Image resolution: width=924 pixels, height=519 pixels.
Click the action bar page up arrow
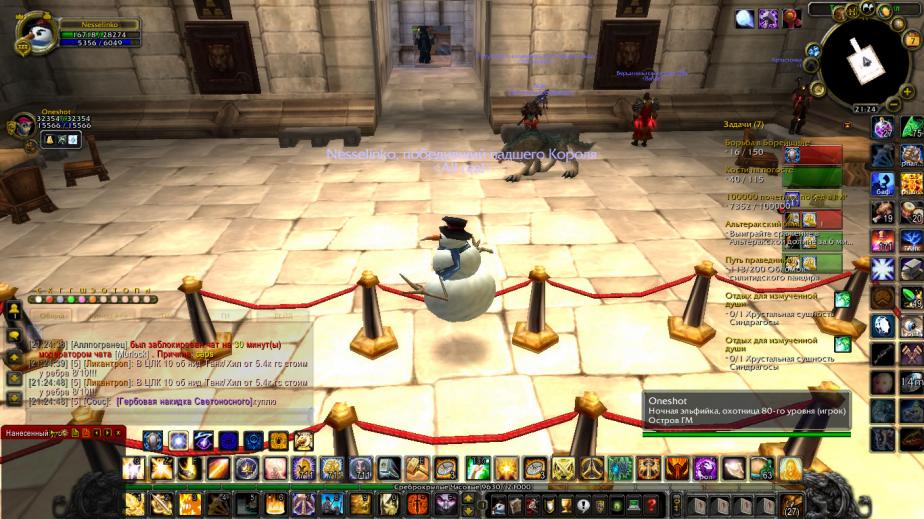click(x=471, y=497)
